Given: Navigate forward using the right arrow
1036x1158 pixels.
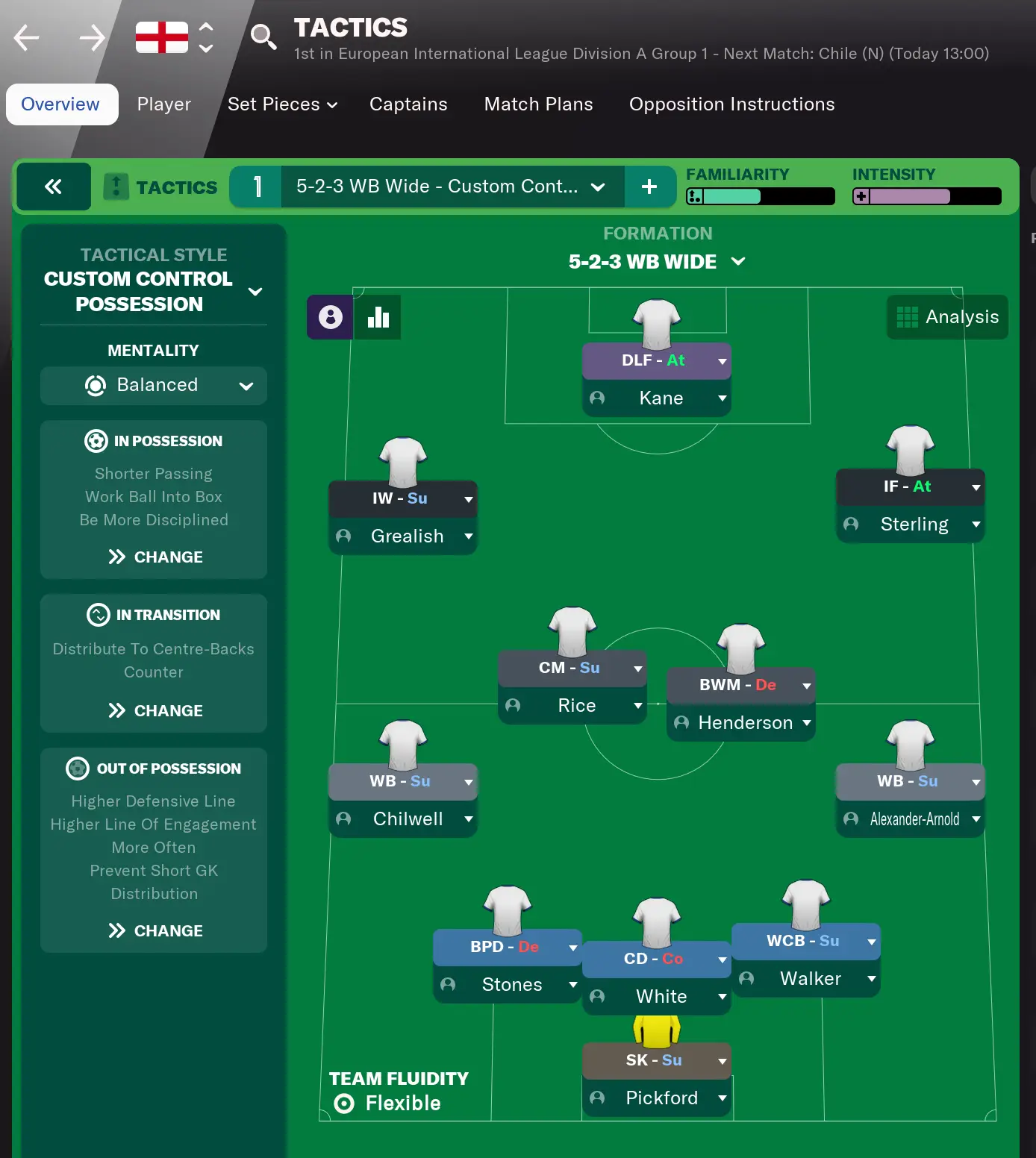Looking at the screenshot, I should point(91,36).
